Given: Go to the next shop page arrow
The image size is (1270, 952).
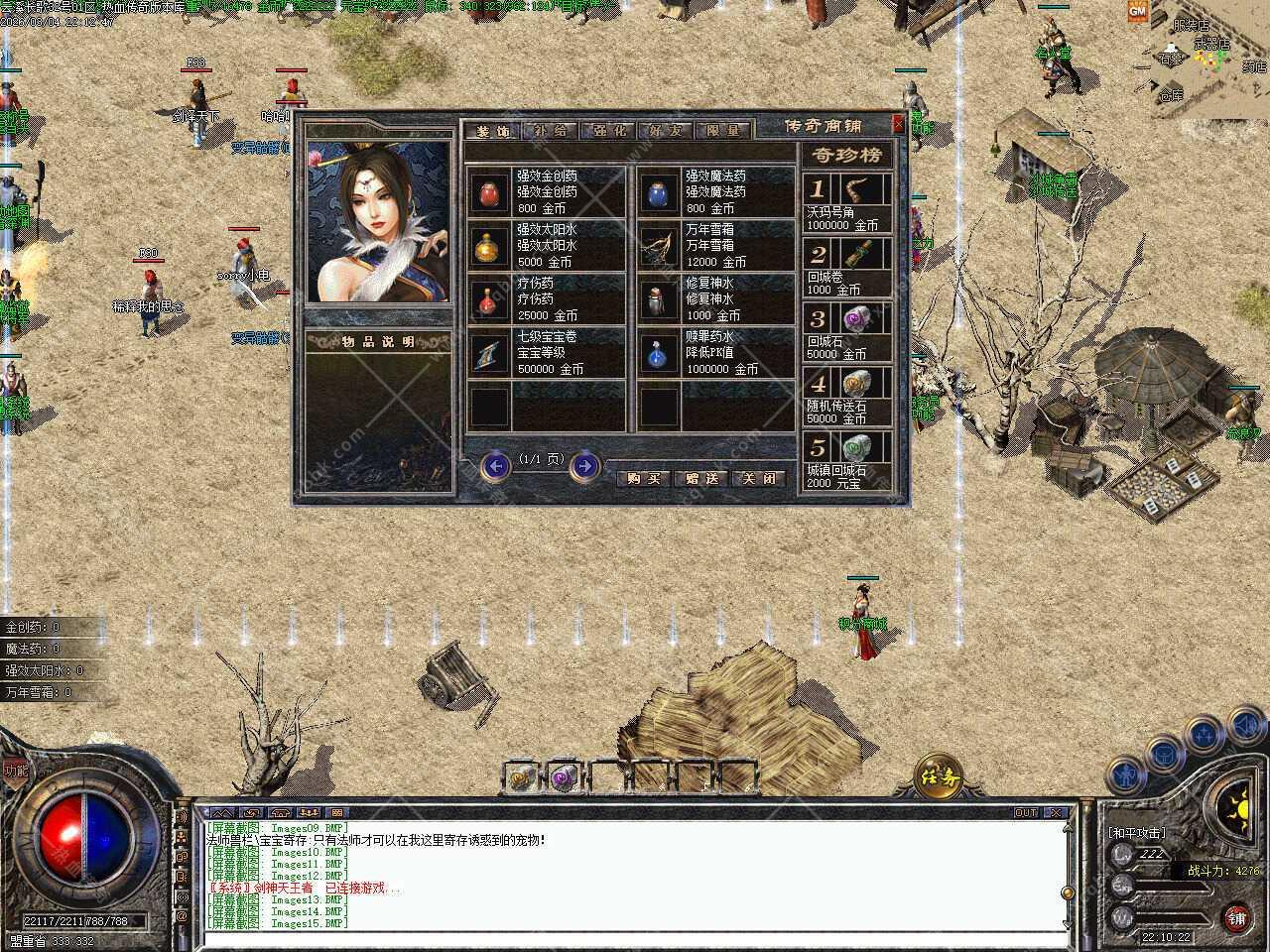Looking at the screenshot, I should tap(585, 465).
